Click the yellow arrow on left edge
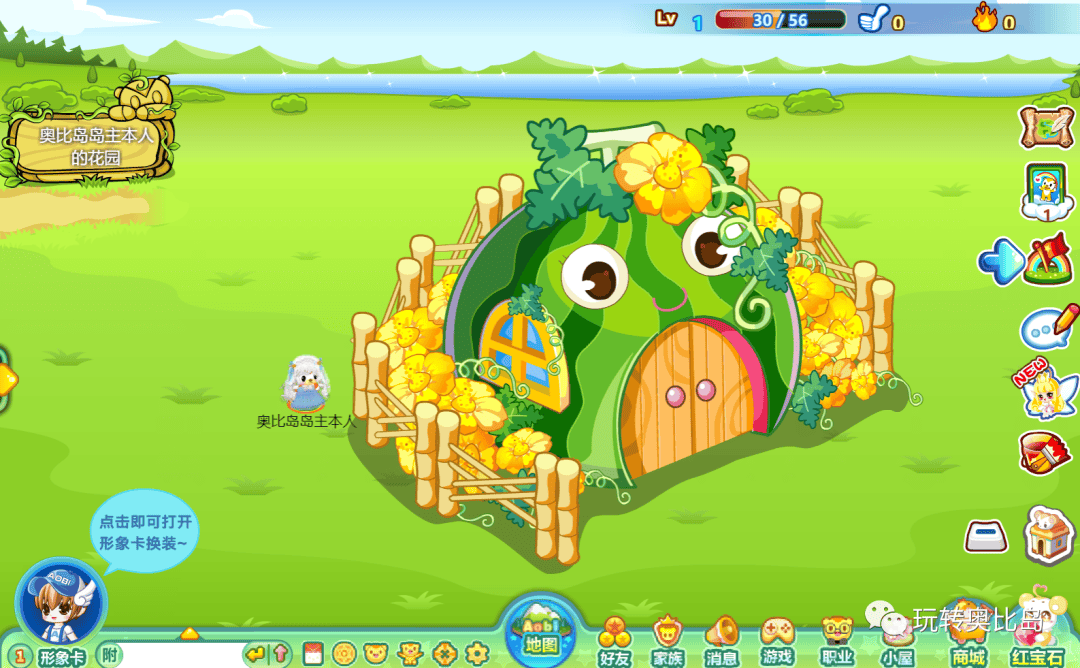 [6, 378]
